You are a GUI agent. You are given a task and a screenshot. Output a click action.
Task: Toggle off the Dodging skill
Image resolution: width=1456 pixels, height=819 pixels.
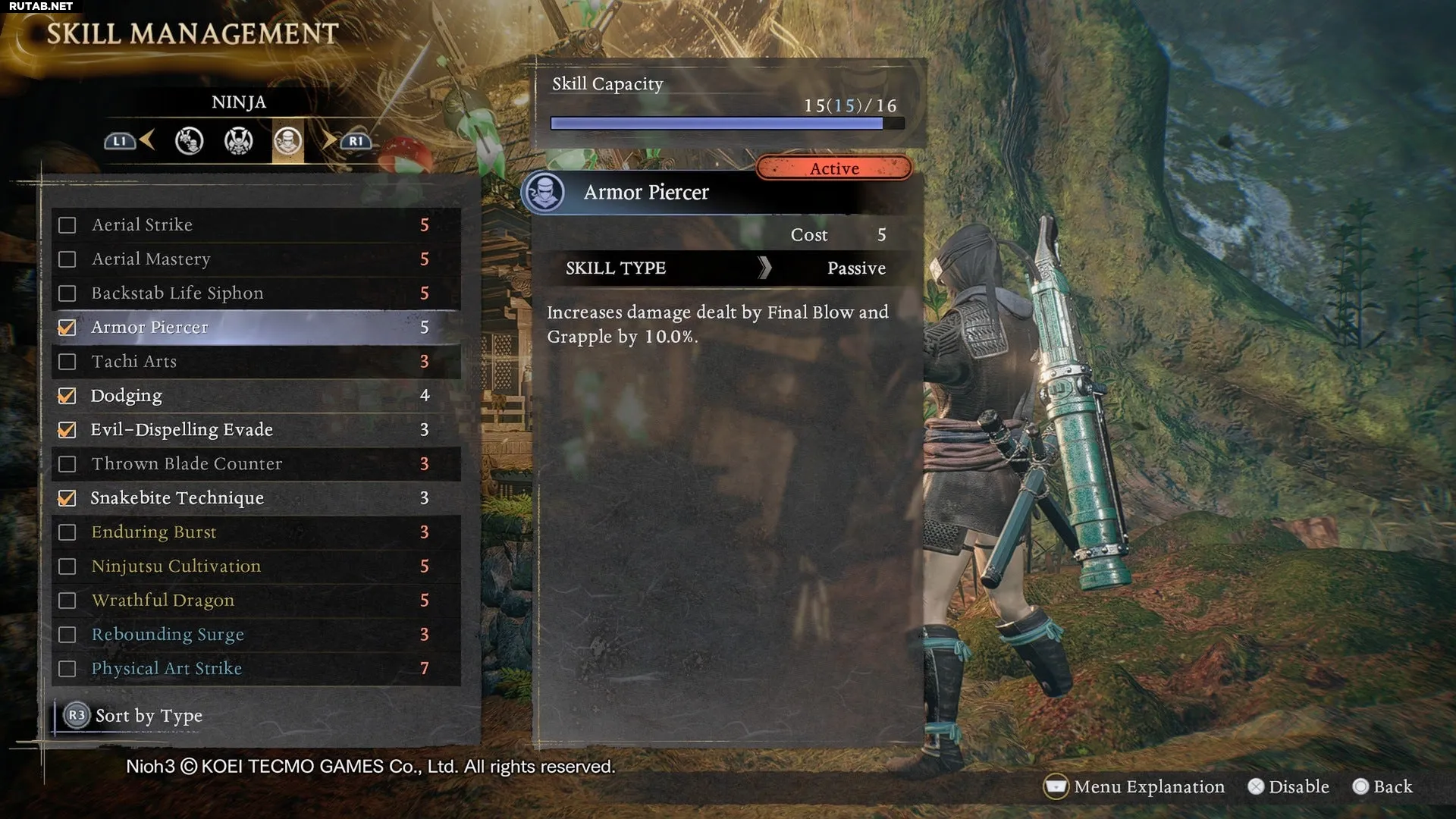click(67, 396)
